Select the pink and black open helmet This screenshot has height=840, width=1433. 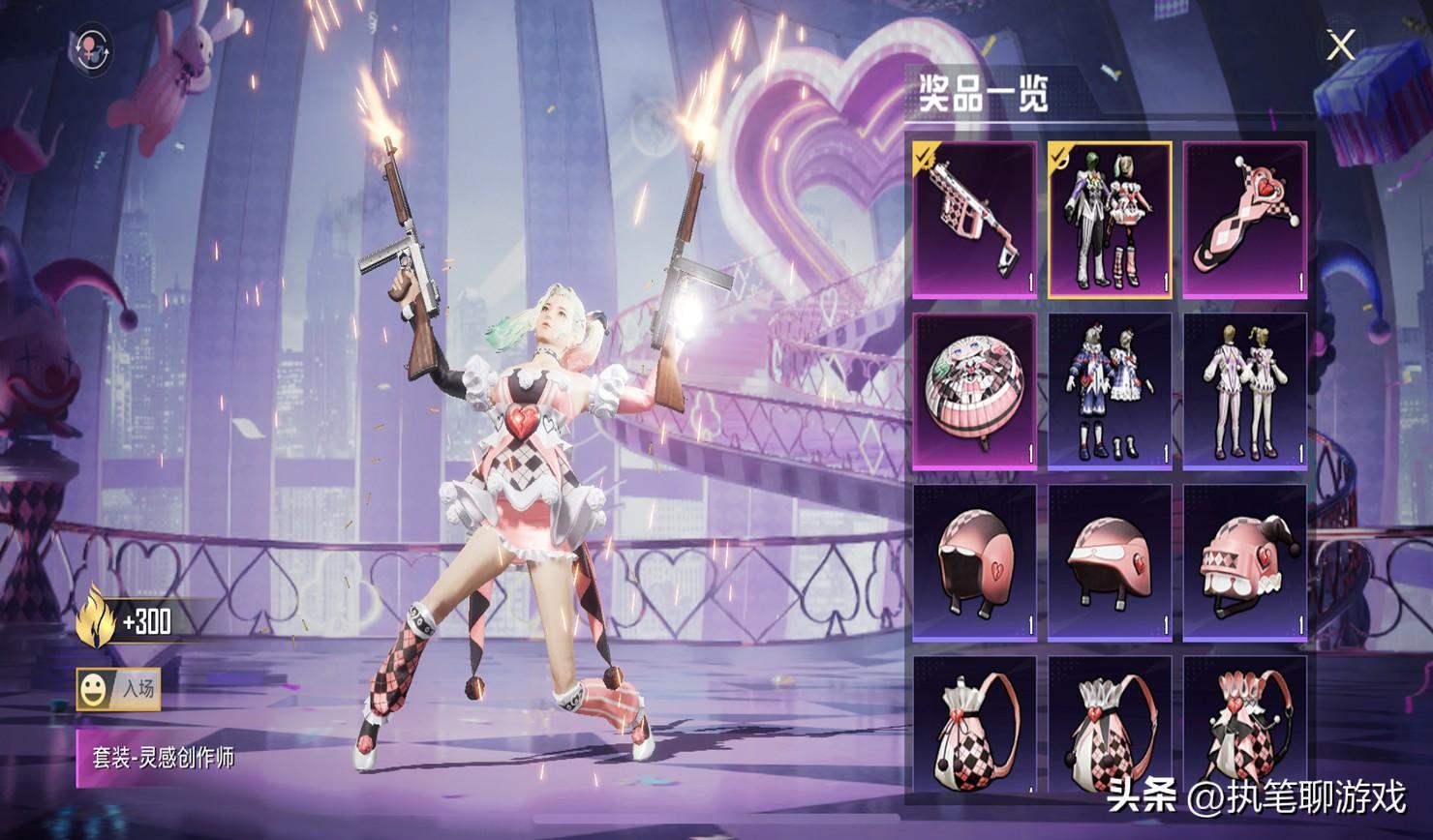tap(974, 563)
